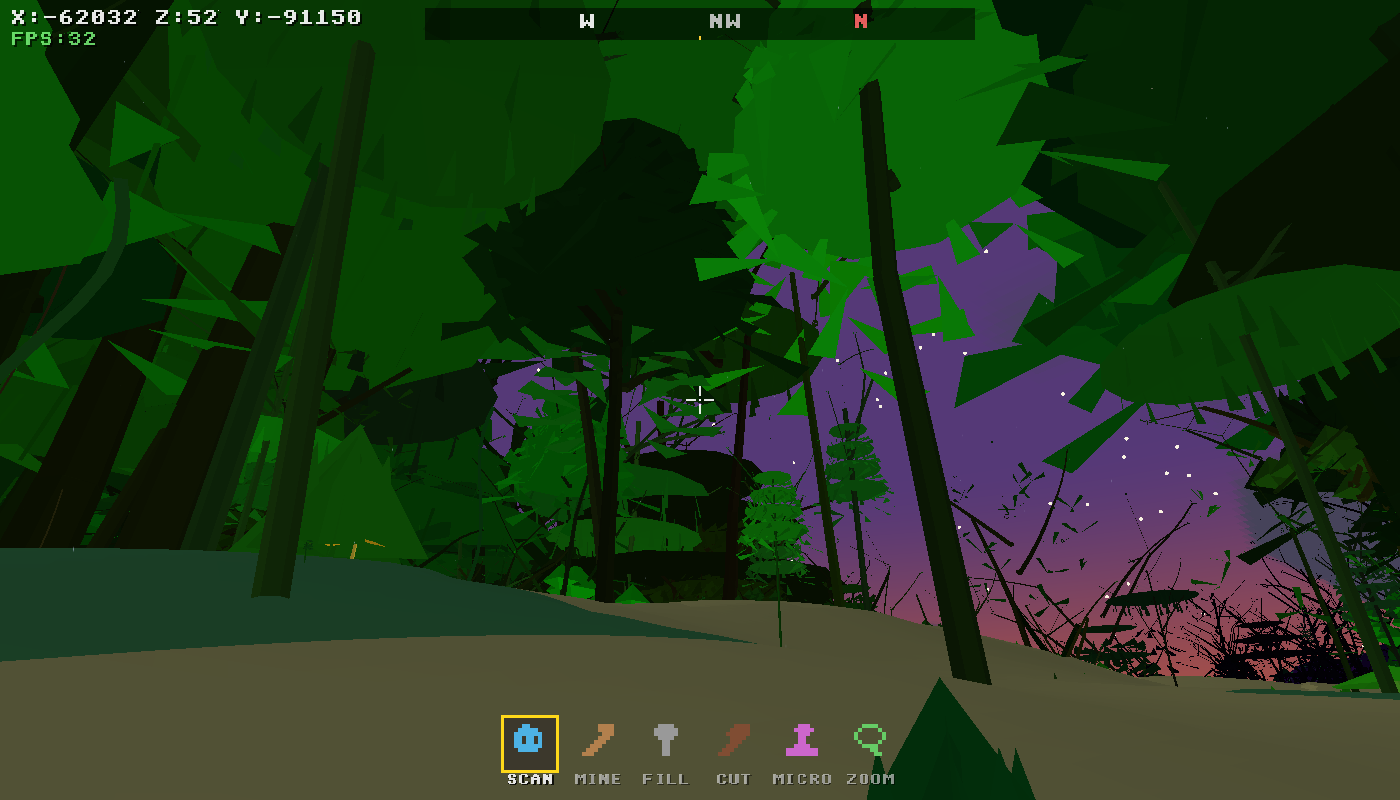Image resolution: width=1400 pixels, height=800 pixels.
Task: Tap the wooden club icon beside SCAN
Action: click(x=597, y=740)
